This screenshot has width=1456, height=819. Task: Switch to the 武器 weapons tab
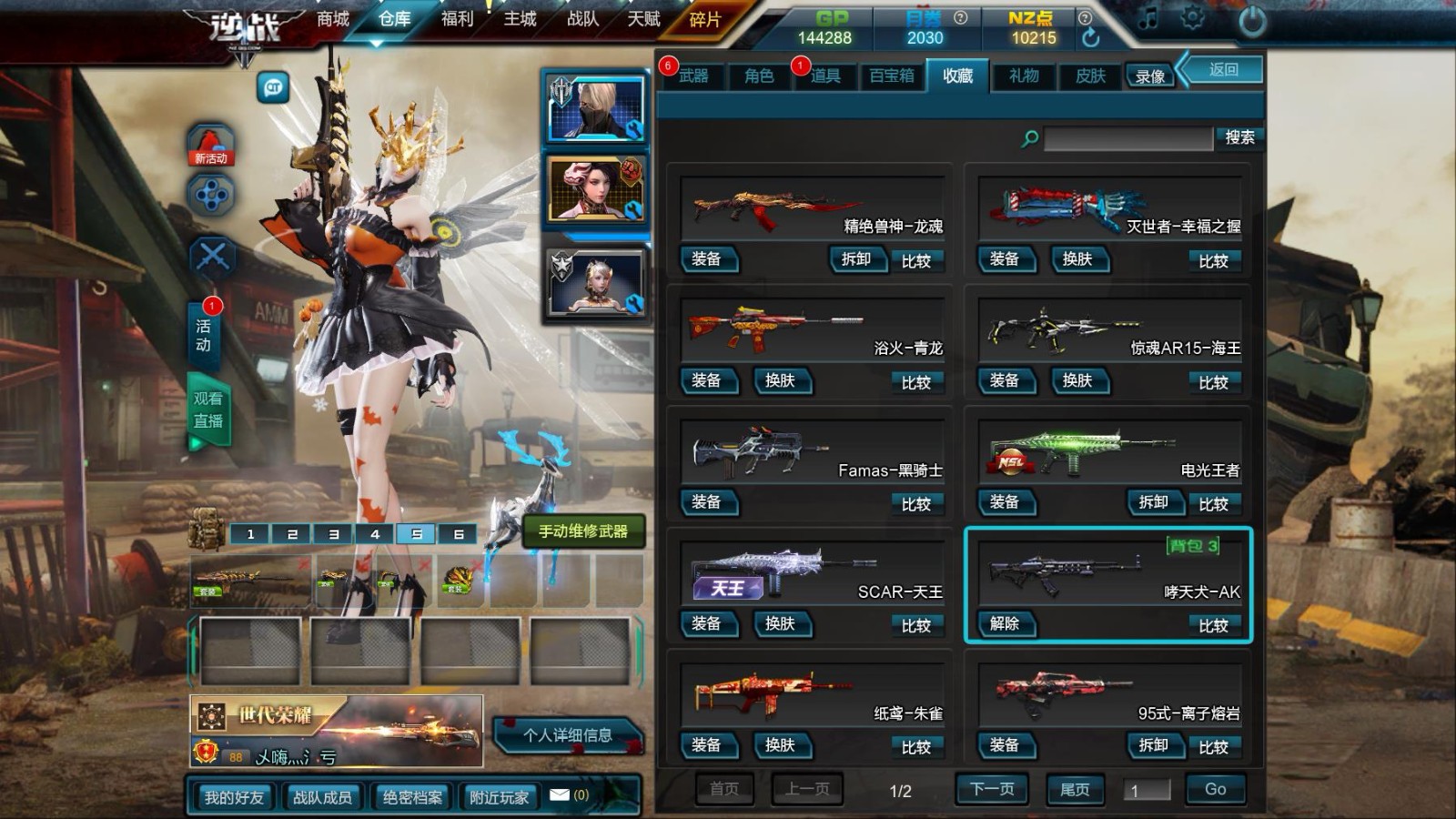tap(693, 76)
